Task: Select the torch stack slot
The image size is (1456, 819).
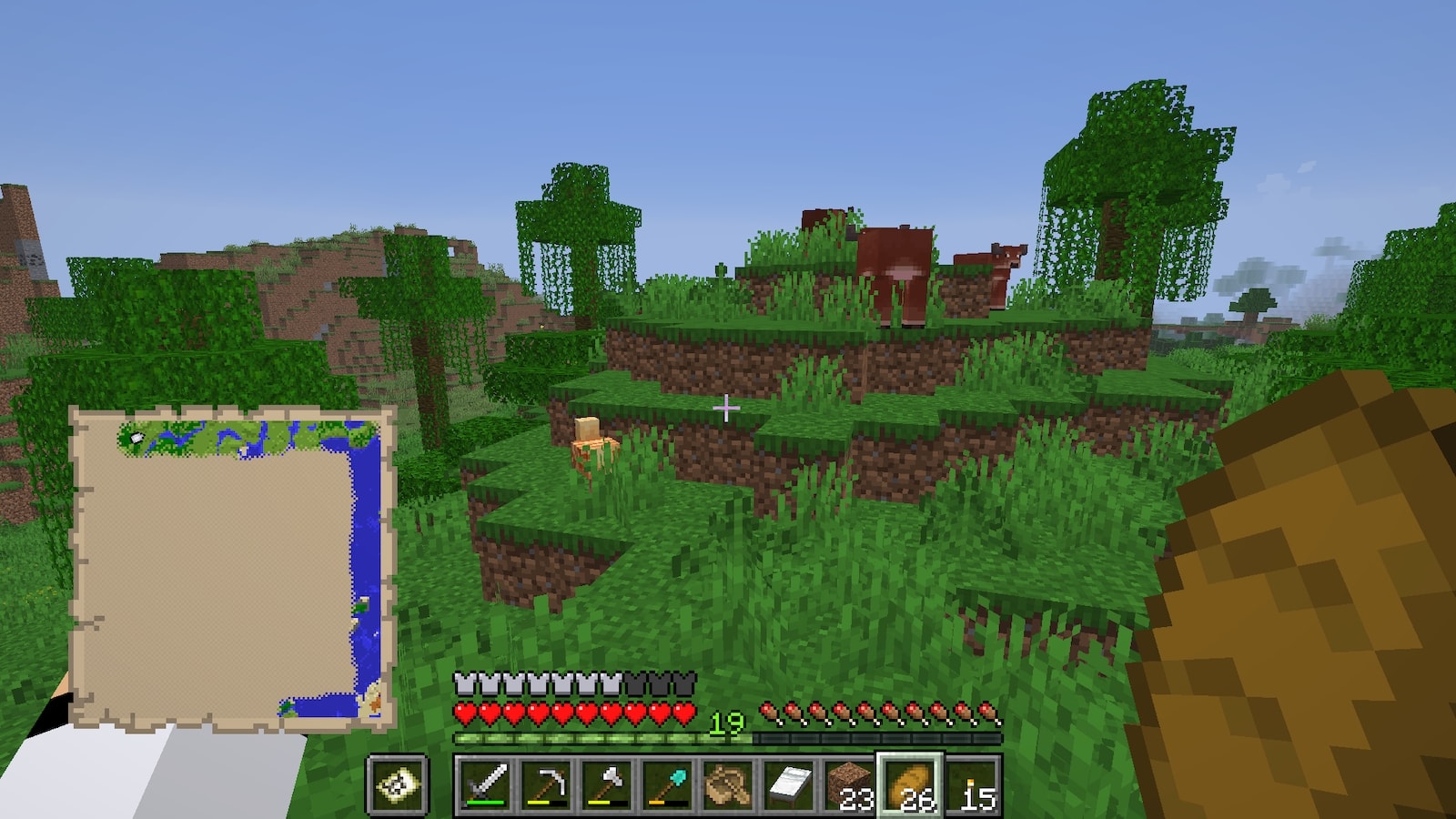Action: pos(972,784)
